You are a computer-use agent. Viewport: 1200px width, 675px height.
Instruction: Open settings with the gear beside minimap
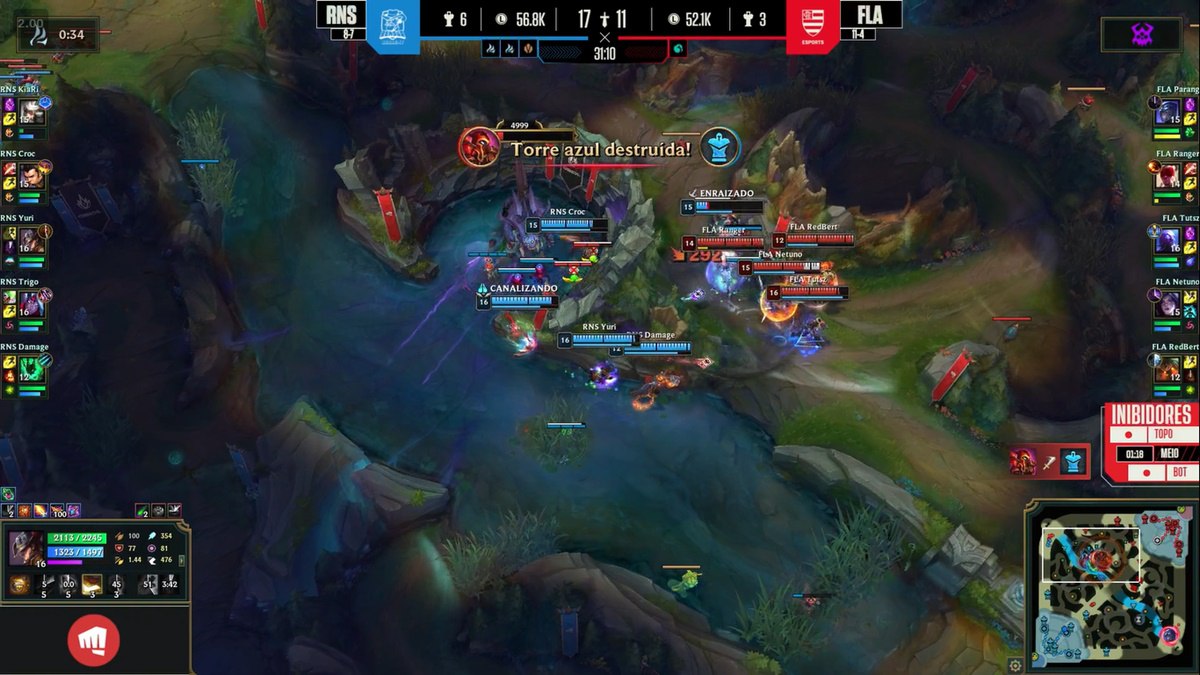click(1016, 665)
